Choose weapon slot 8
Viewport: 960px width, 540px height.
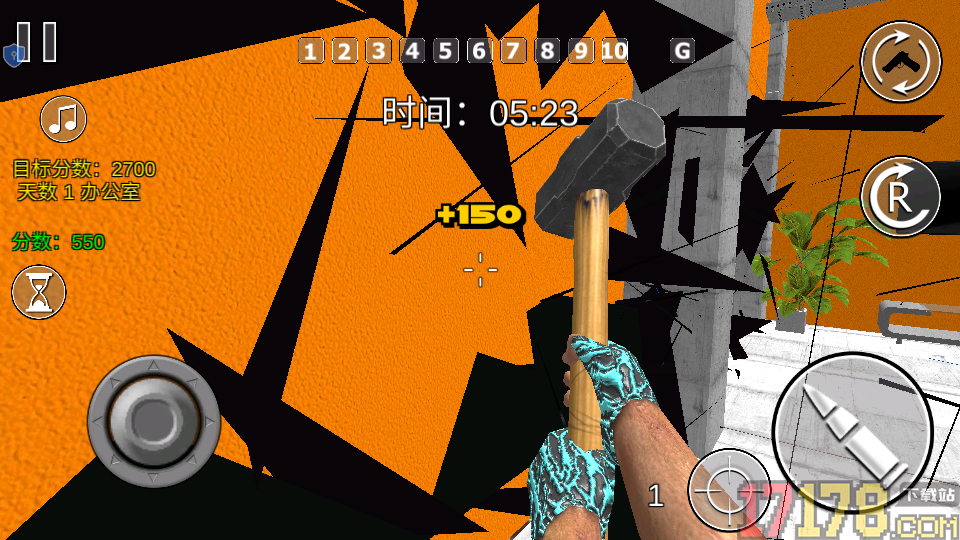click(547, 51)
